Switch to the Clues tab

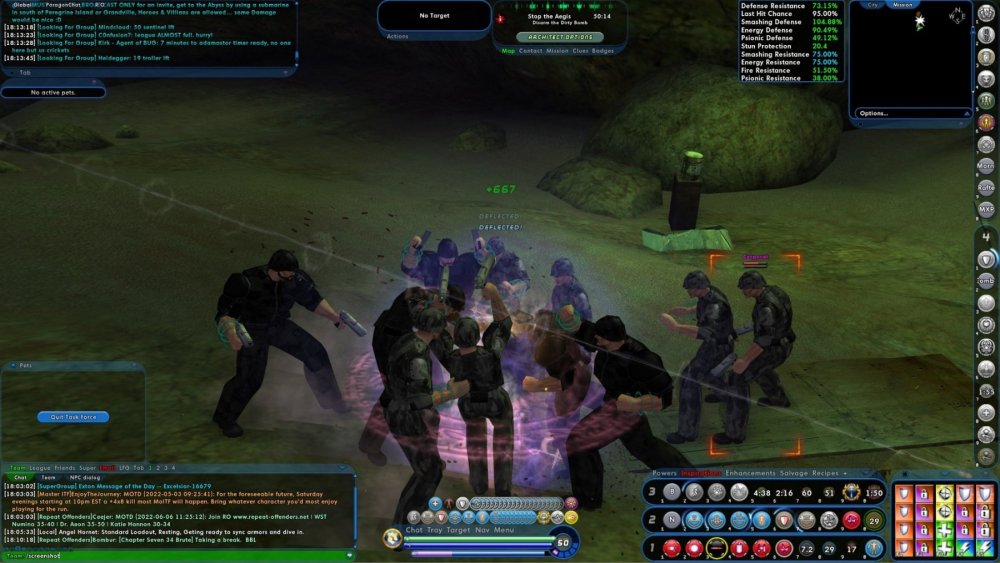tap(580, 50)
